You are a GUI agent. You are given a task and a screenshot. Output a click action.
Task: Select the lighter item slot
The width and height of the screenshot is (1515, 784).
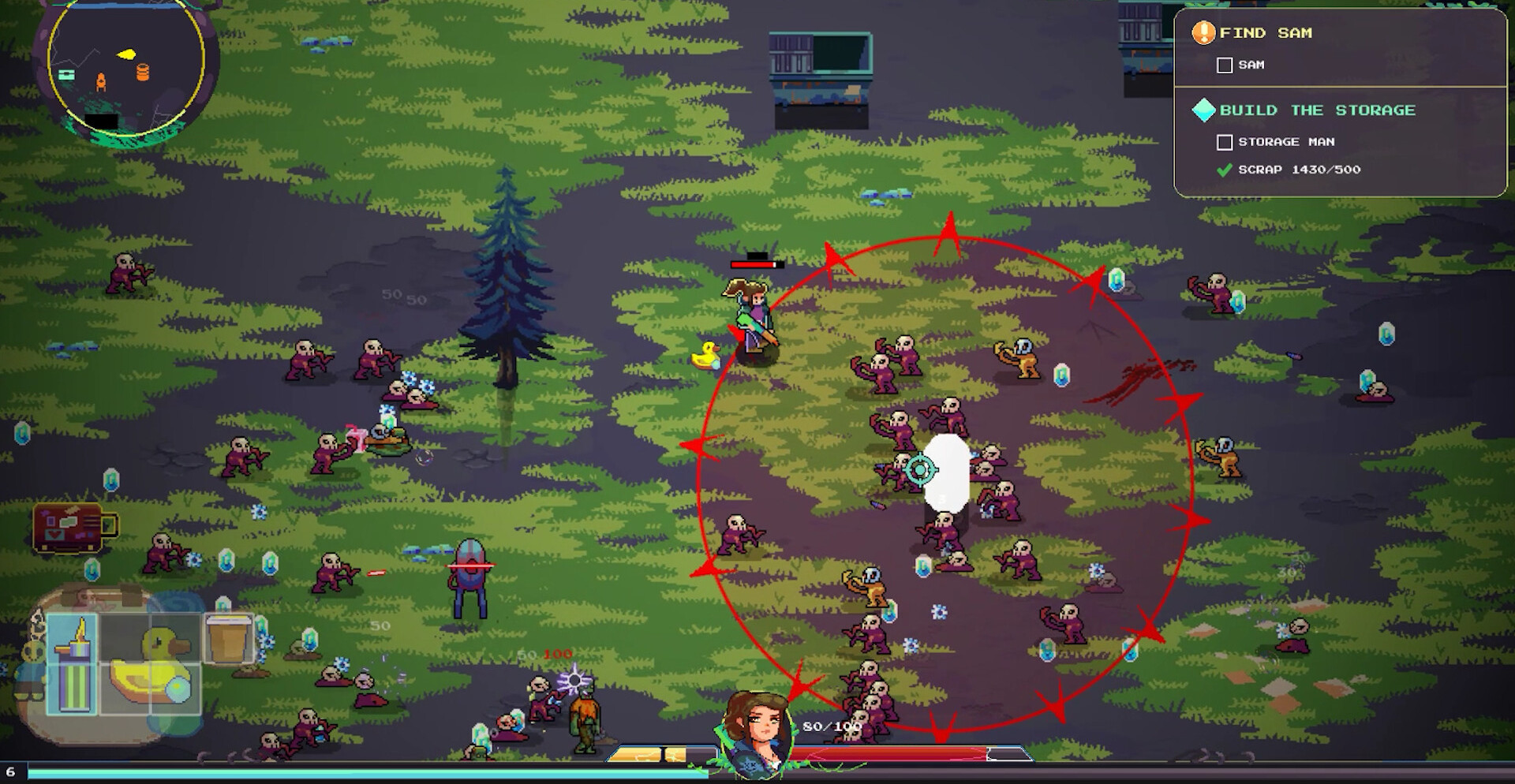click(73, 663)
